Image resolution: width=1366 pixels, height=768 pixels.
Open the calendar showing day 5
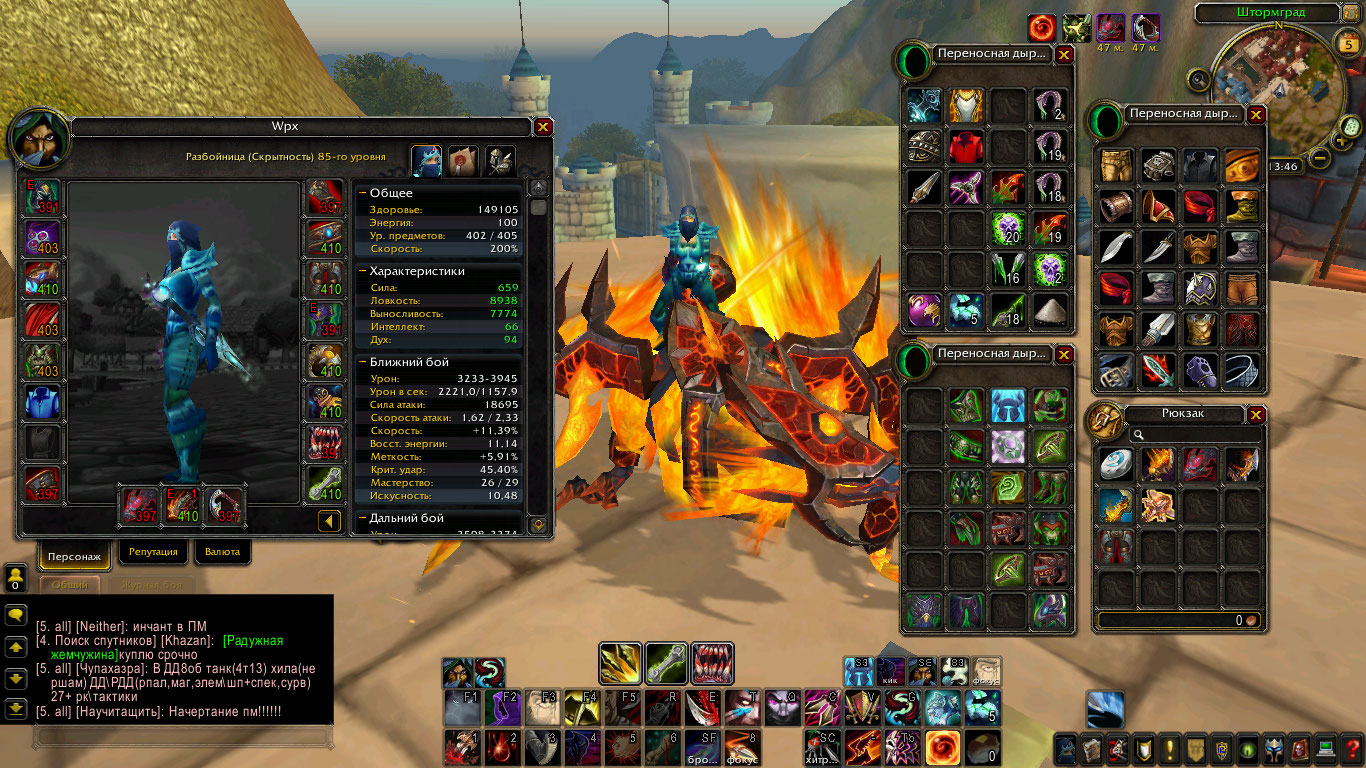point(1347,44)
